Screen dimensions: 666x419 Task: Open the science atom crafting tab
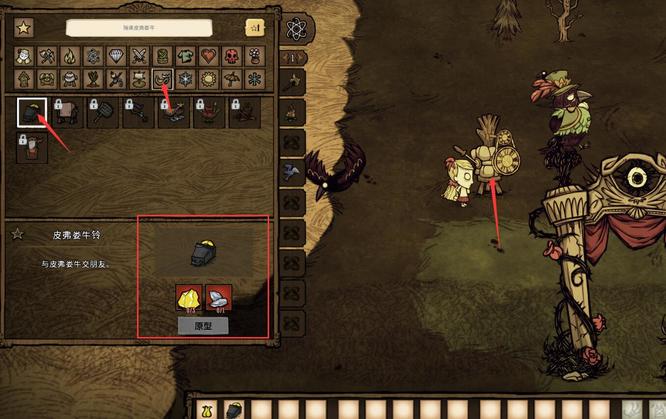click(294, 27)
